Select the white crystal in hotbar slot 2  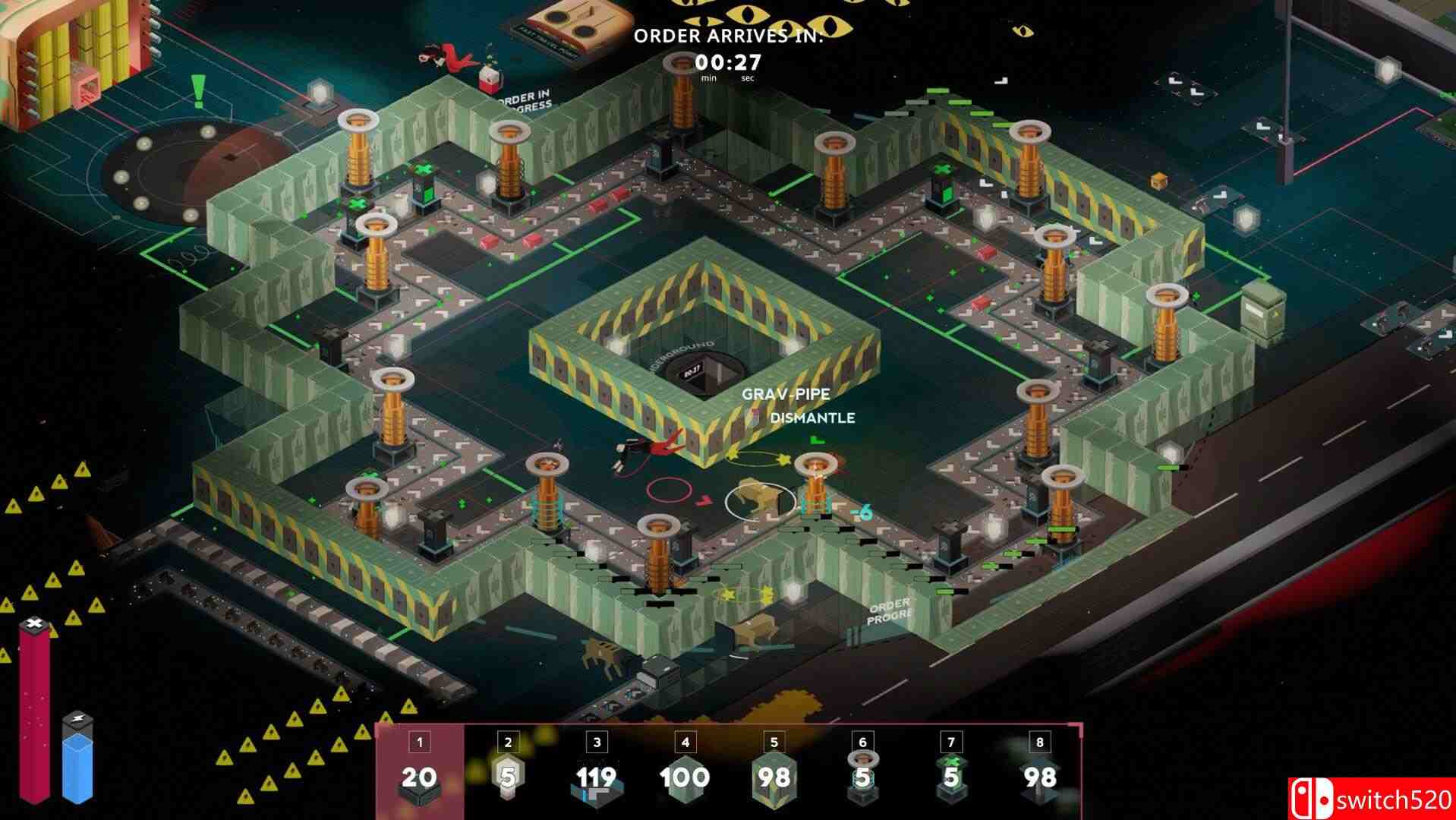pyautogui.click(x=507, y=777)
